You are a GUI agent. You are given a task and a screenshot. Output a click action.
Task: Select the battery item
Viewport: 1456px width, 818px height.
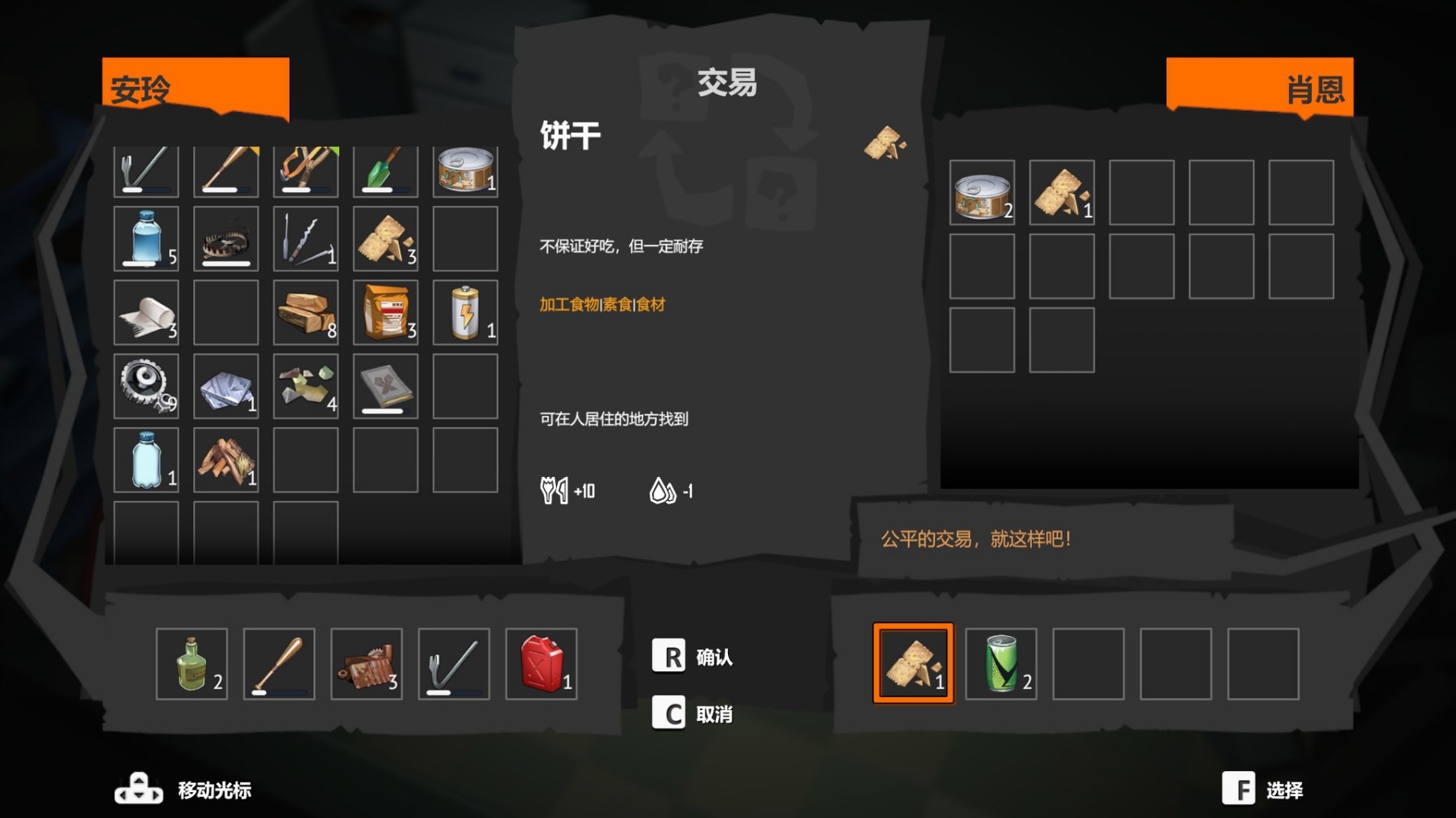tap(466, 312)
